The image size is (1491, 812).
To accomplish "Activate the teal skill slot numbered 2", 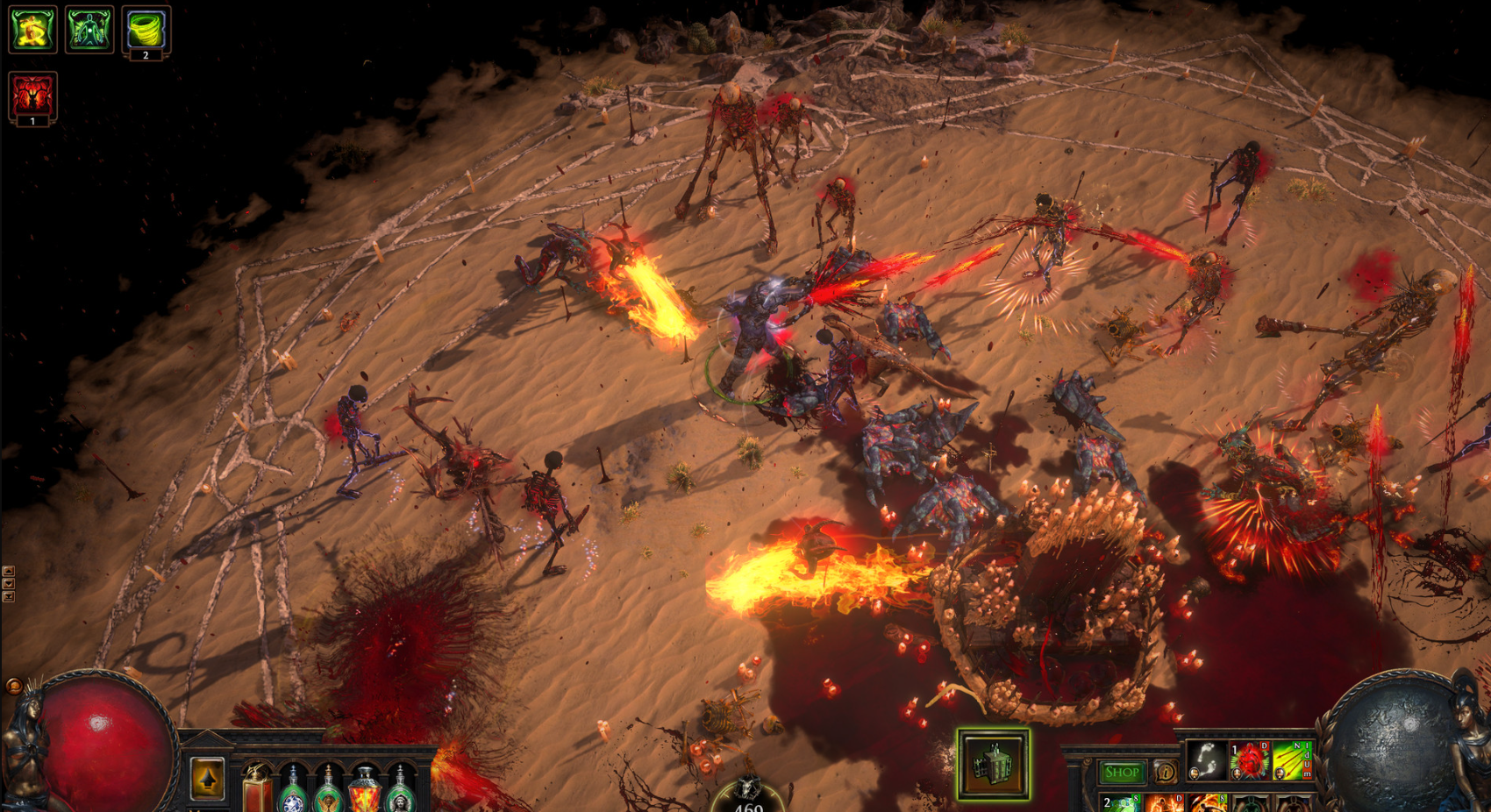I will 1121,802.
